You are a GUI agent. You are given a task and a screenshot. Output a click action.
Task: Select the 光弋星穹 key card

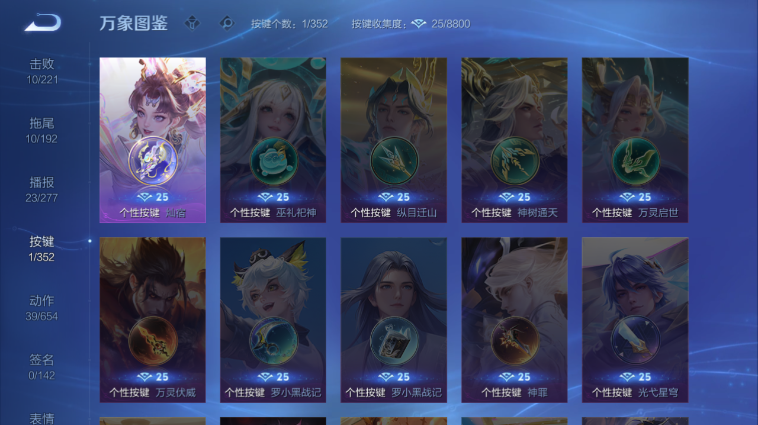[x=635, y=319]
